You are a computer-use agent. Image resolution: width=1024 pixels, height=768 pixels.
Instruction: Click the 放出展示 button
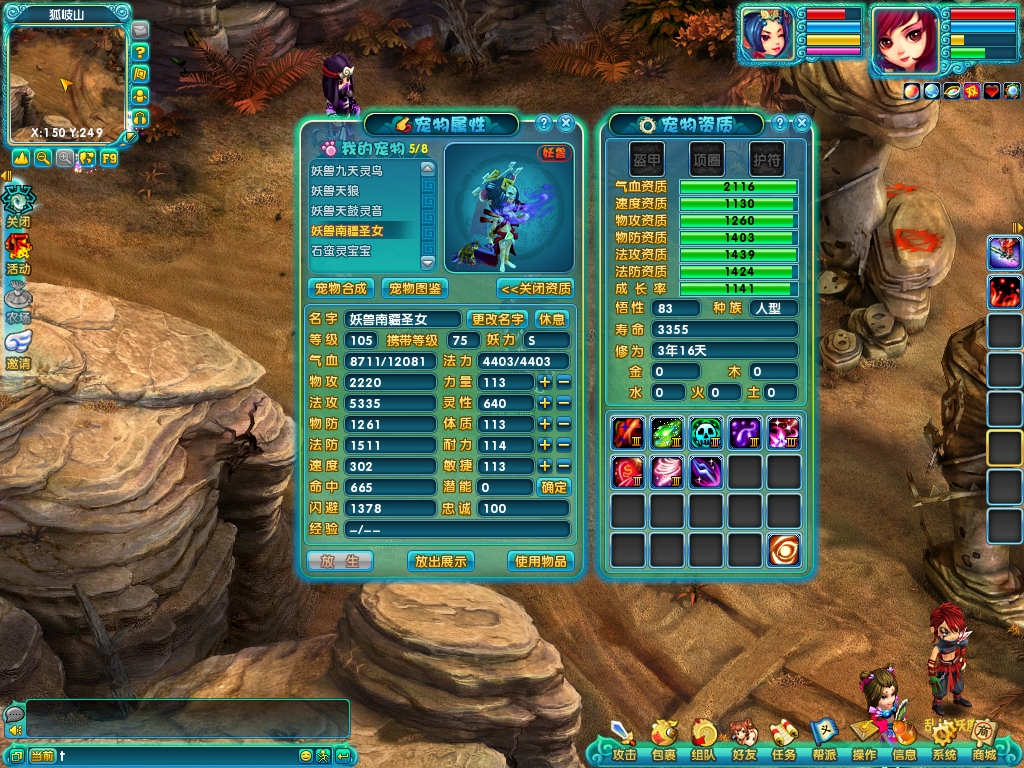(x=441, y=561)
